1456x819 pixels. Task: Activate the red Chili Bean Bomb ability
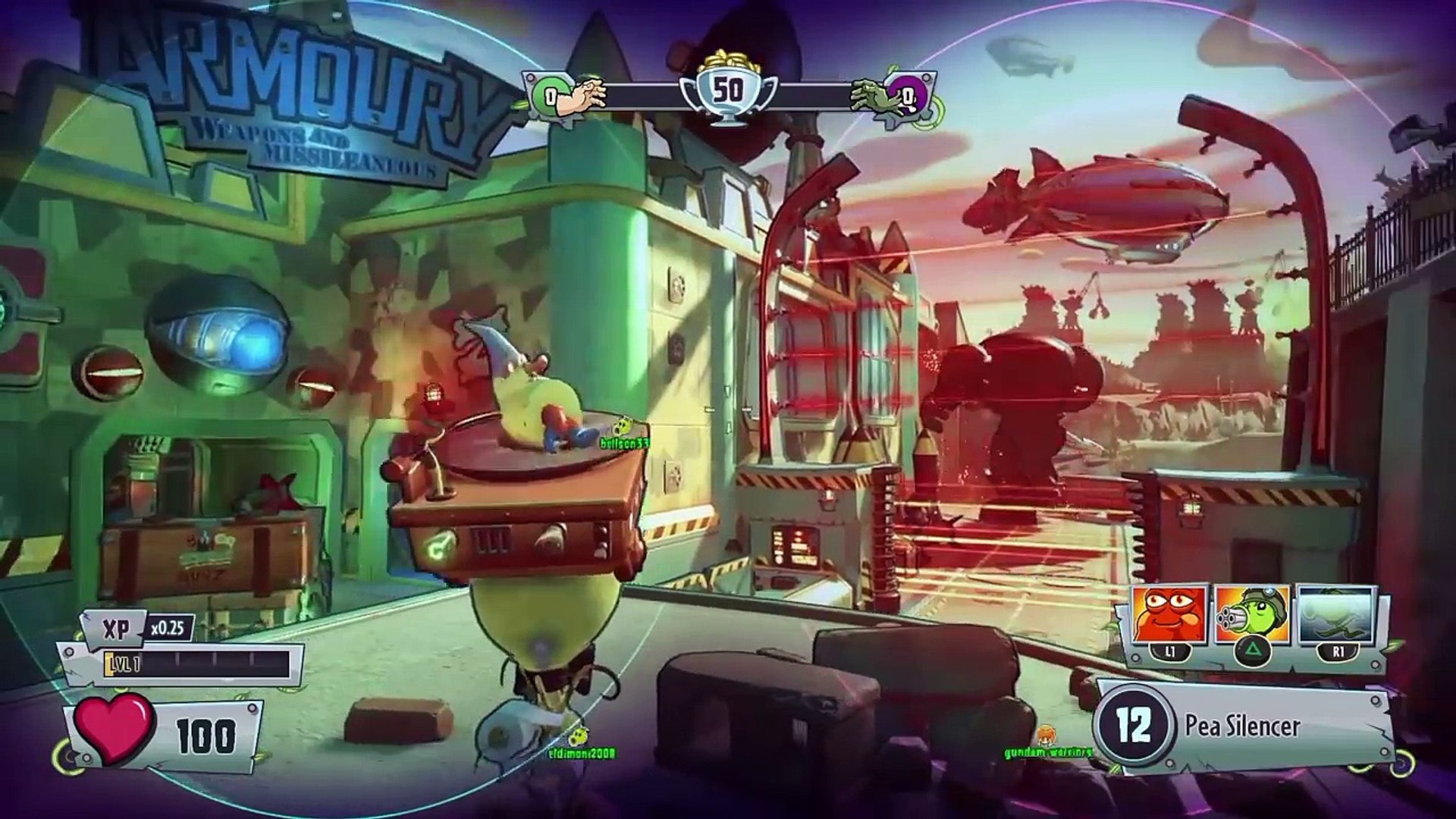(x=1169, y=614)
